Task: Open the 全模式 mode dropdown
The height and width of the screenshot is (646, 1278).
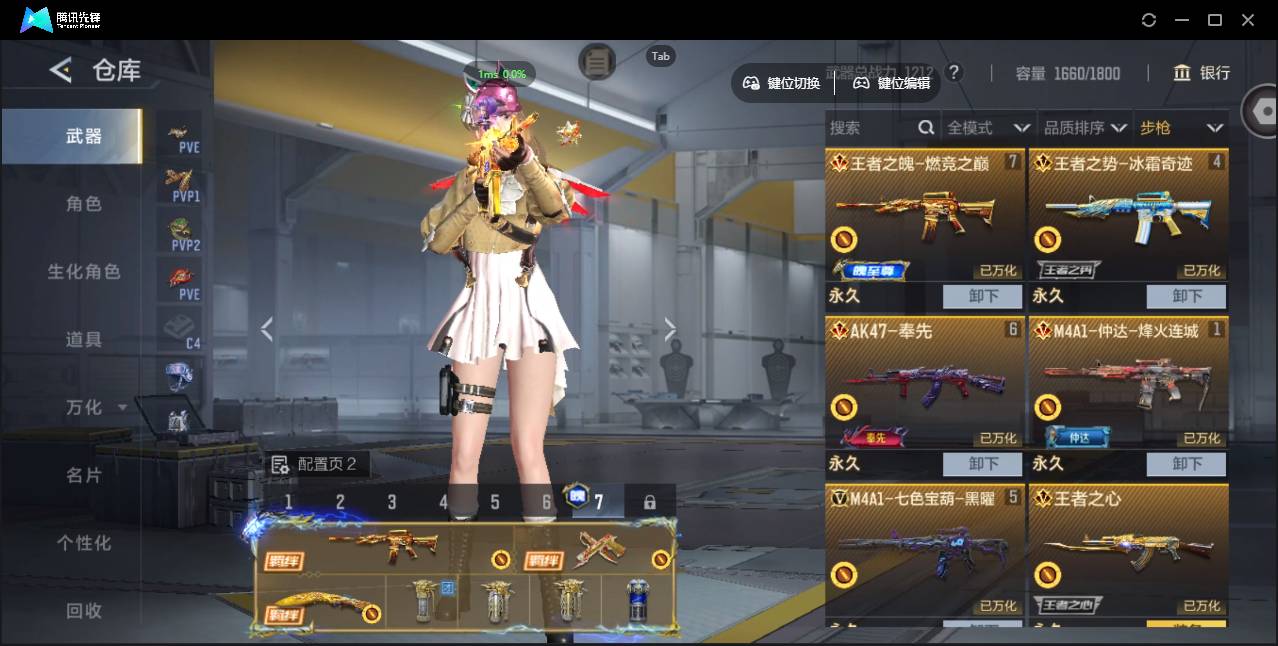Action: (988, 128)
